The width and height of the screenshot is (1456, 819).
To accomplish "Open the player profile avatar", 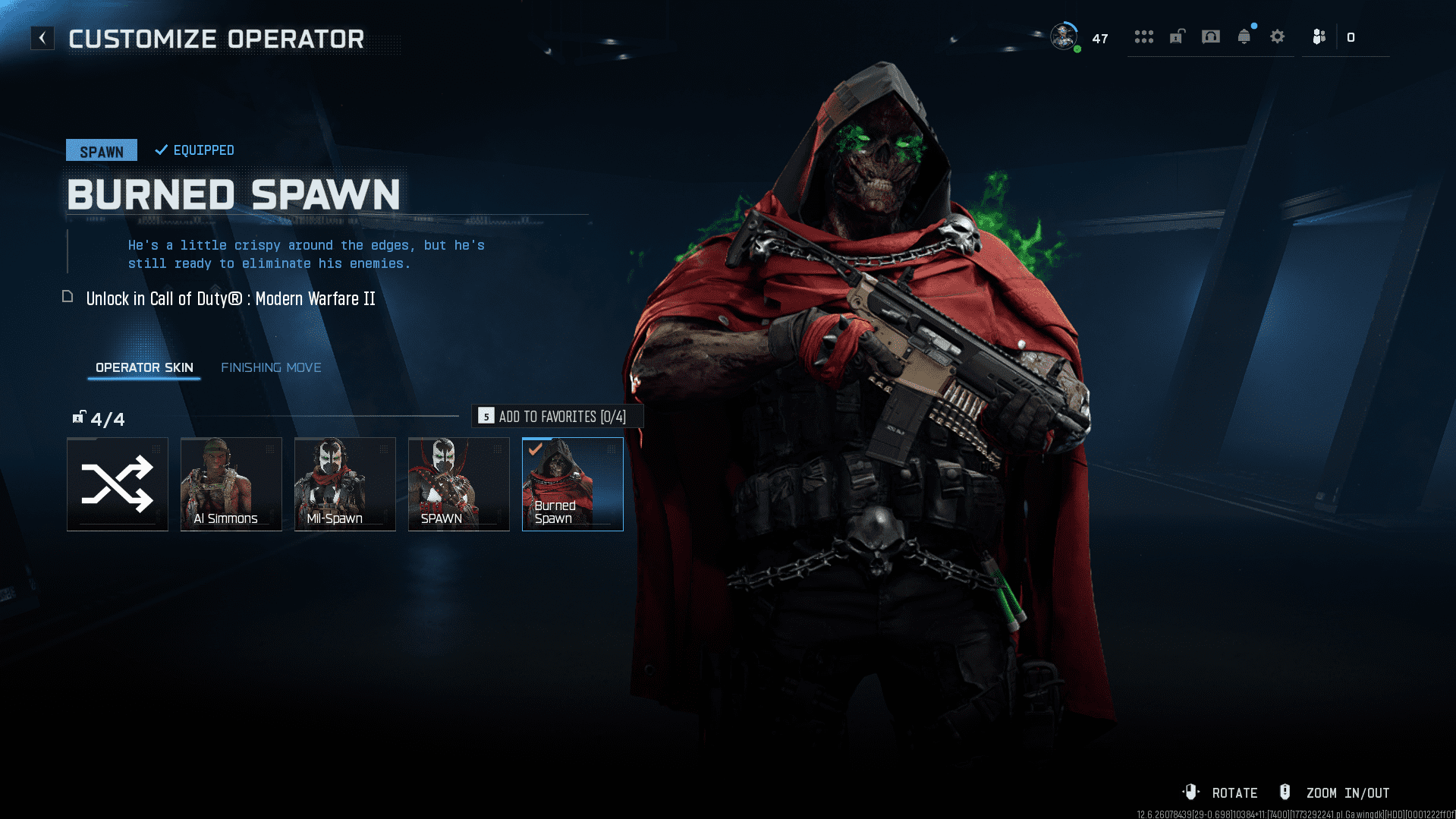I will (x=1064, y=36).
